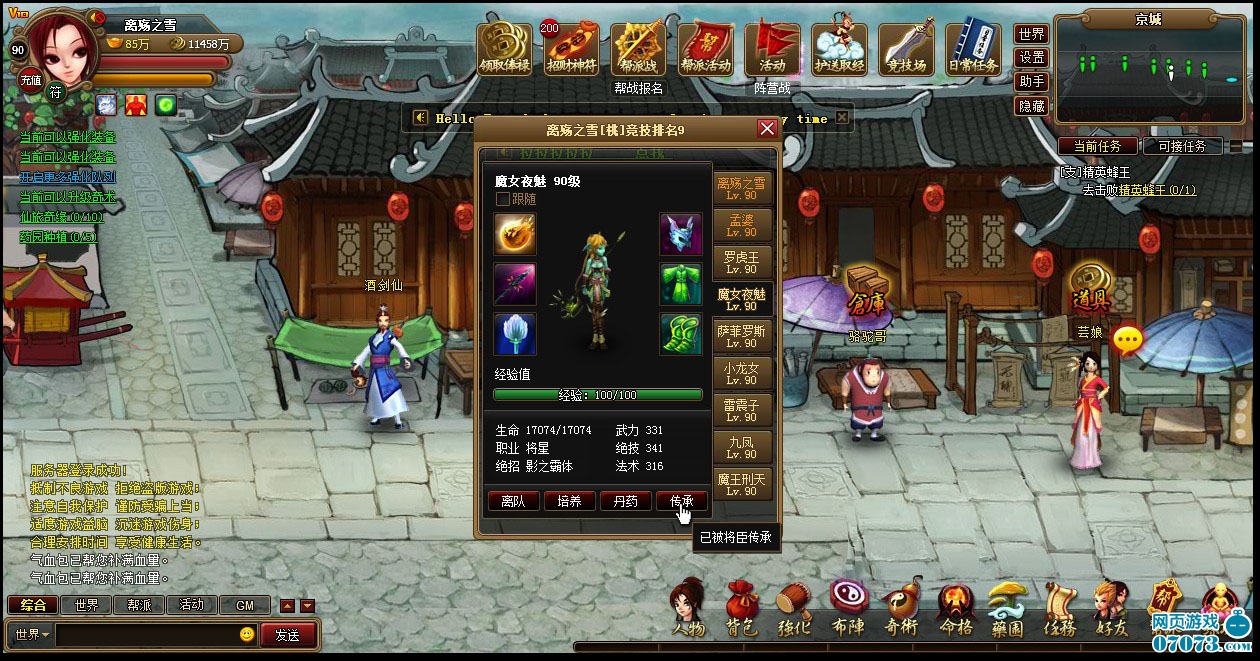This screenshot has height=661, width=1260.
Task: Click the 发送 chat send button
Action: click(x=288, y=634)
